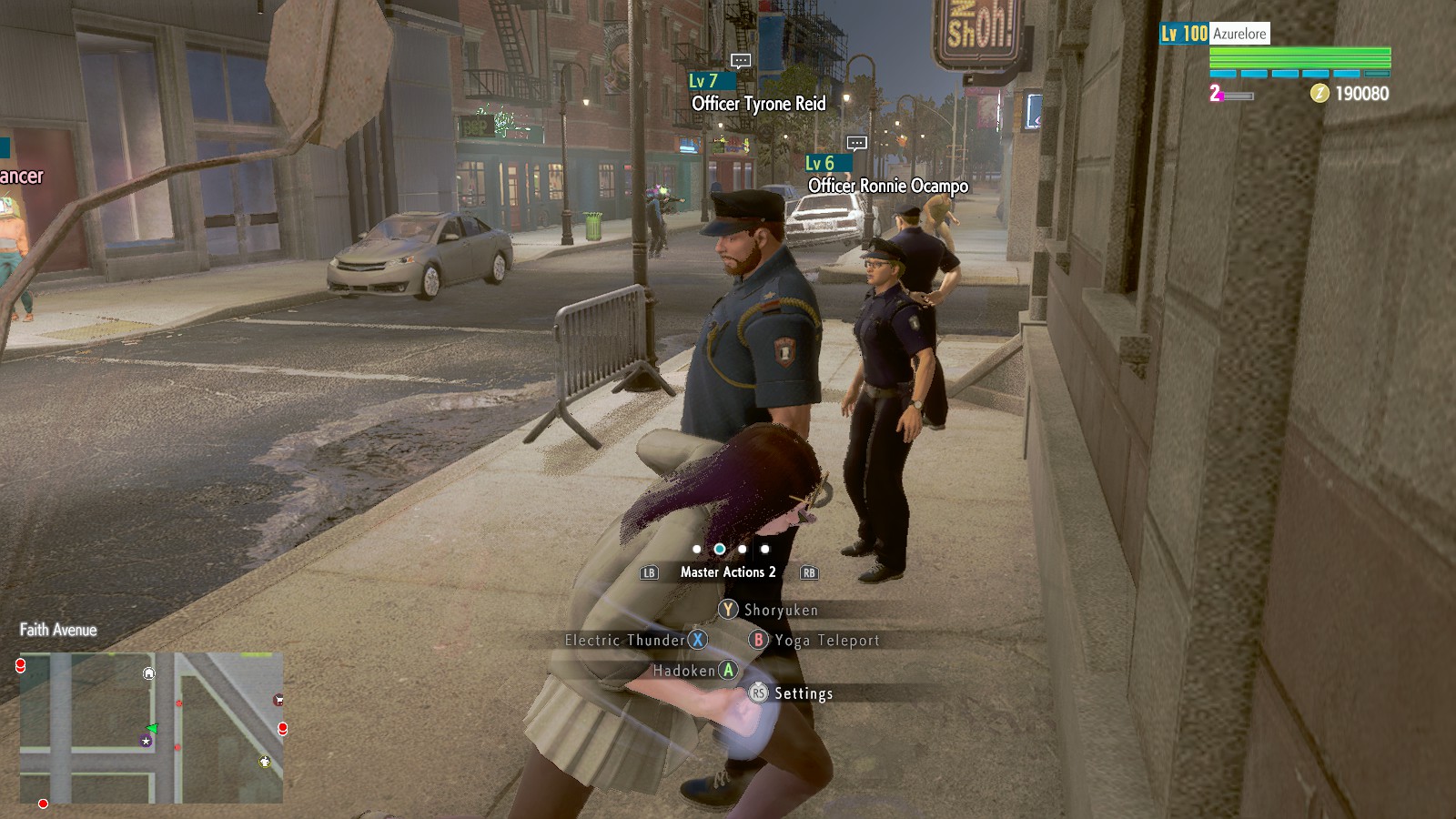The width and height of the screenshot is (1456, 819).
Task: Click the speech bubble above Officer Ronnie Ocampo
Action: 856,143
